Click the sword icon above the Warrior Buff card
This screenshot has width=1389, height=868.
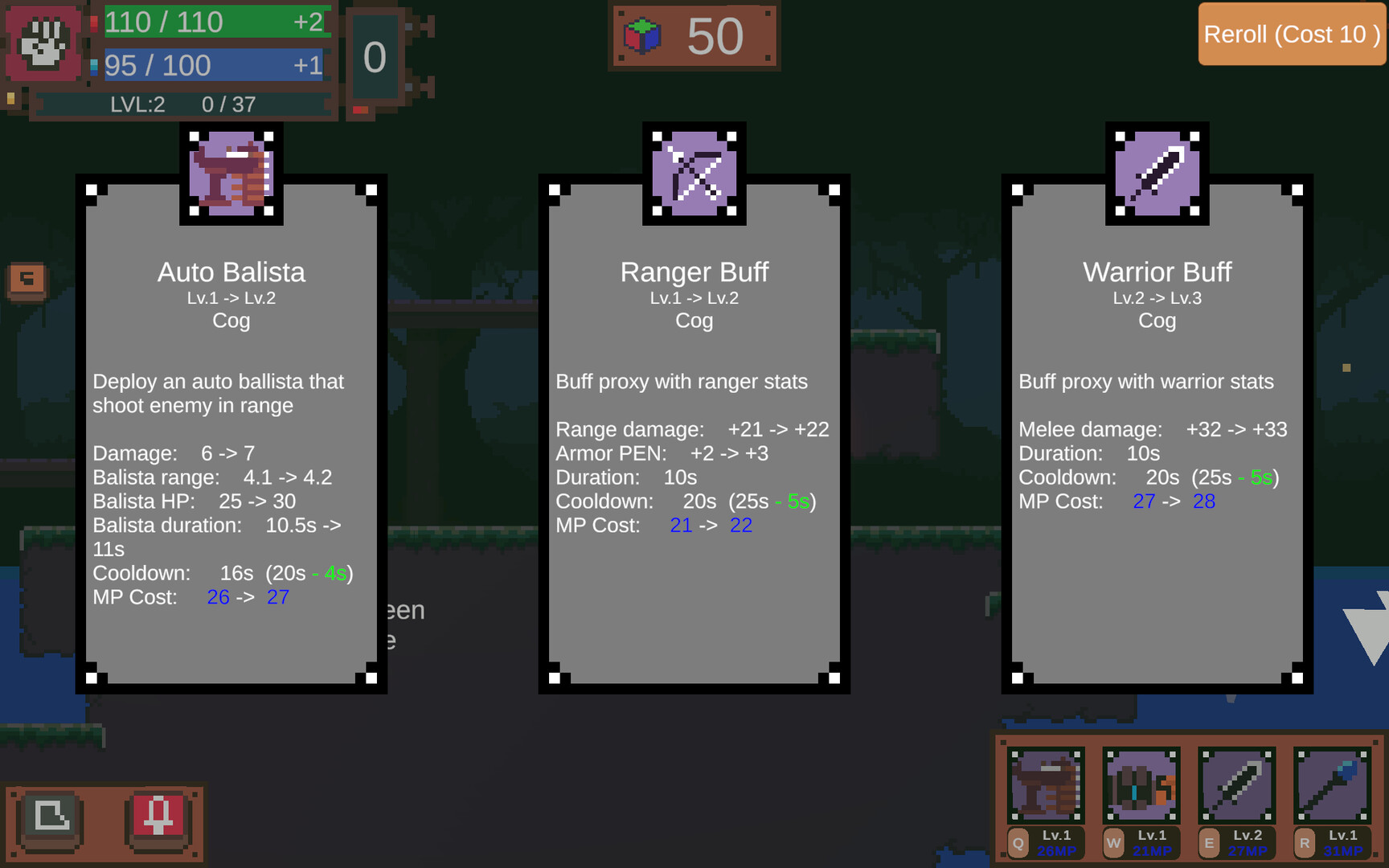1156,174
